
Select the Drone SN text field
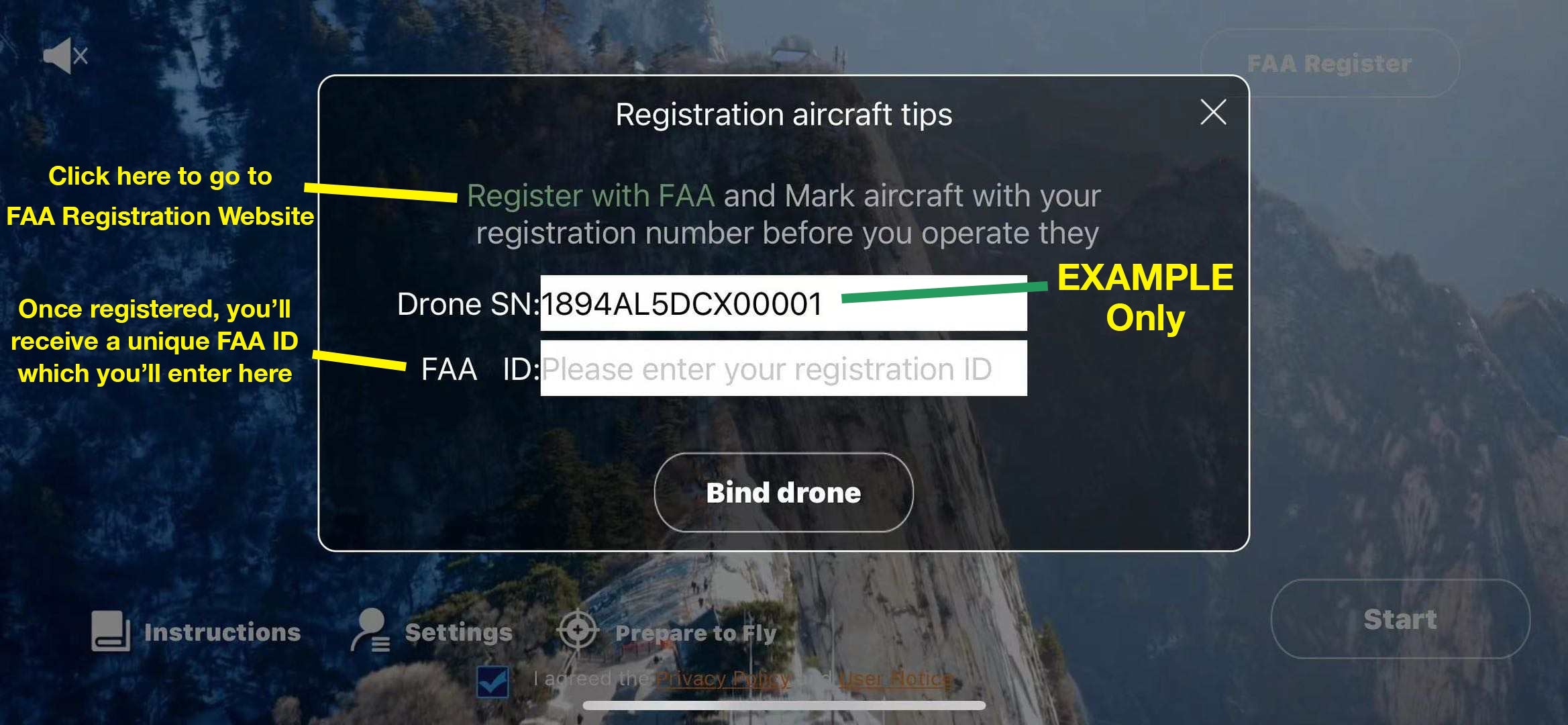click(x=783, y=303)
